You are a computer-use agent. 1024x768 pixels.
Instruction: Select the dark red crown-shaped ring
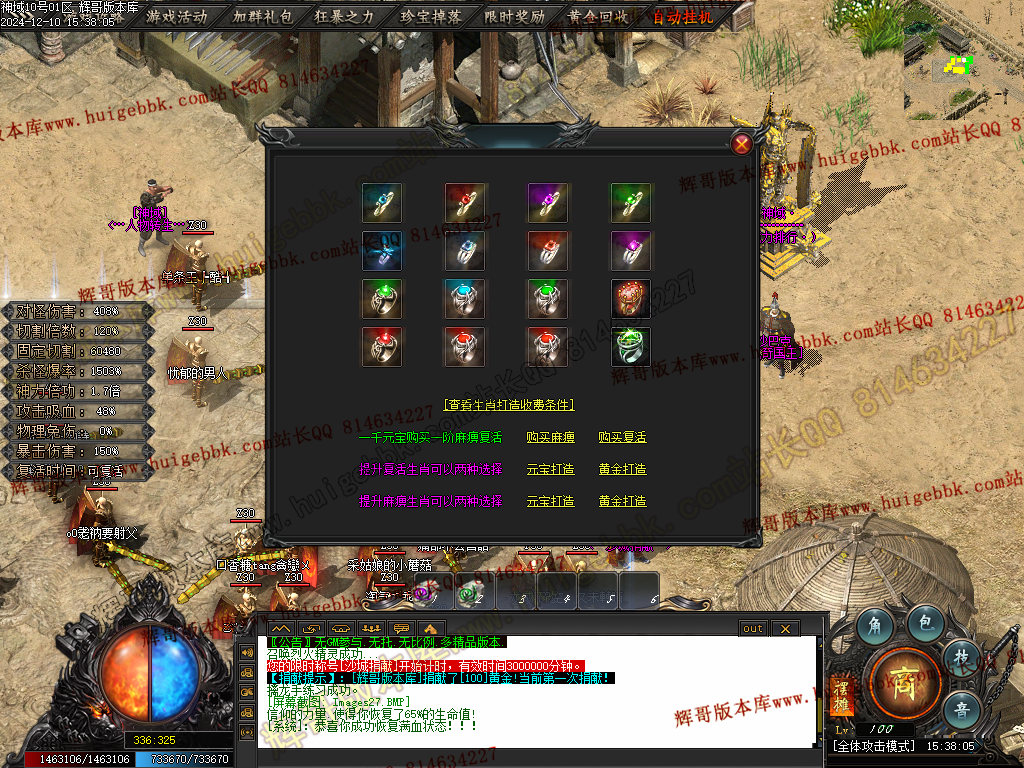631,299
